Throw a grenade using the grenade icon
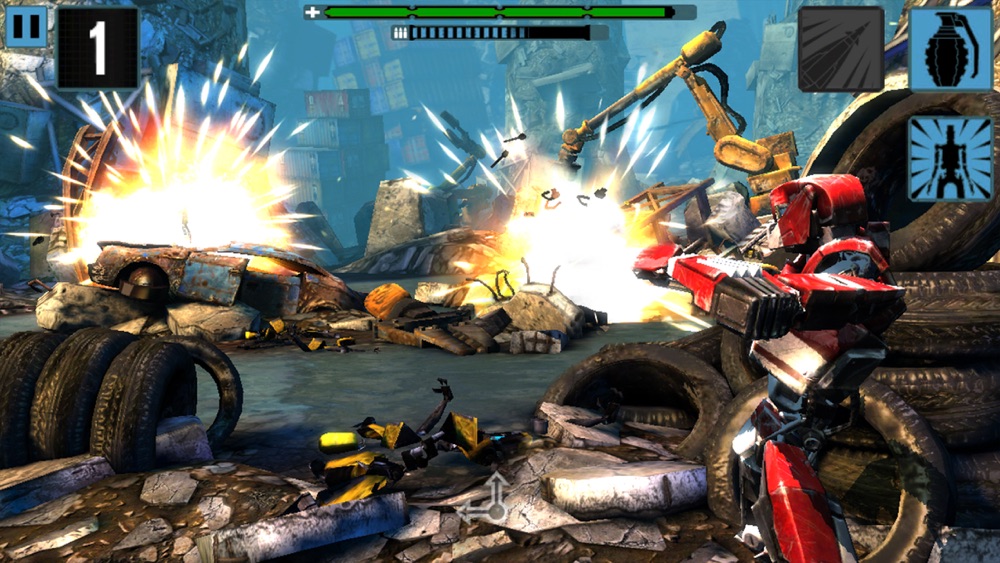Screen dimensions: 1000x563 [x=950, y=50]
